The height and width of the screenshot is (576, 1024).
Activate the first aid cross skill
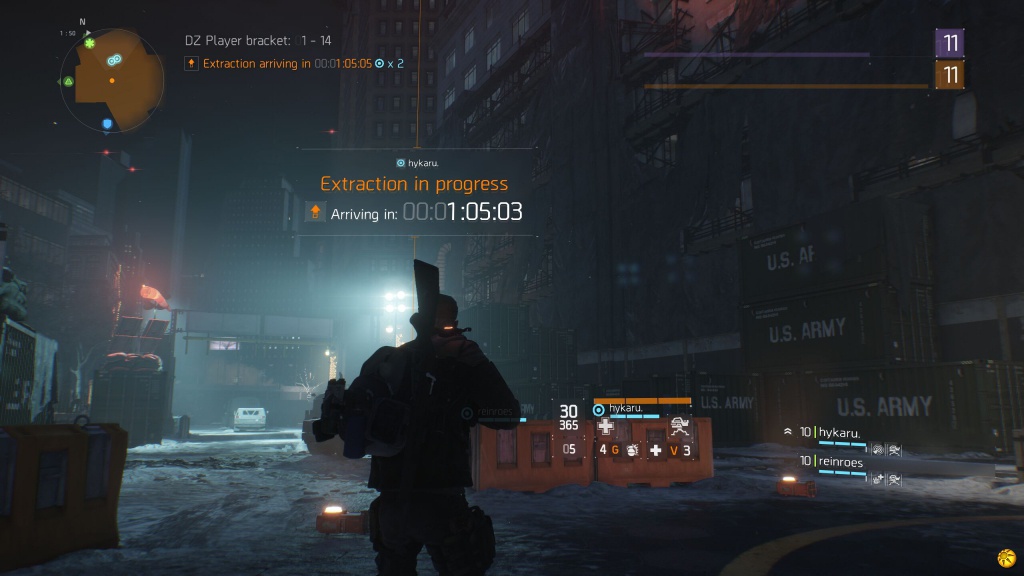tap(605, 426)
